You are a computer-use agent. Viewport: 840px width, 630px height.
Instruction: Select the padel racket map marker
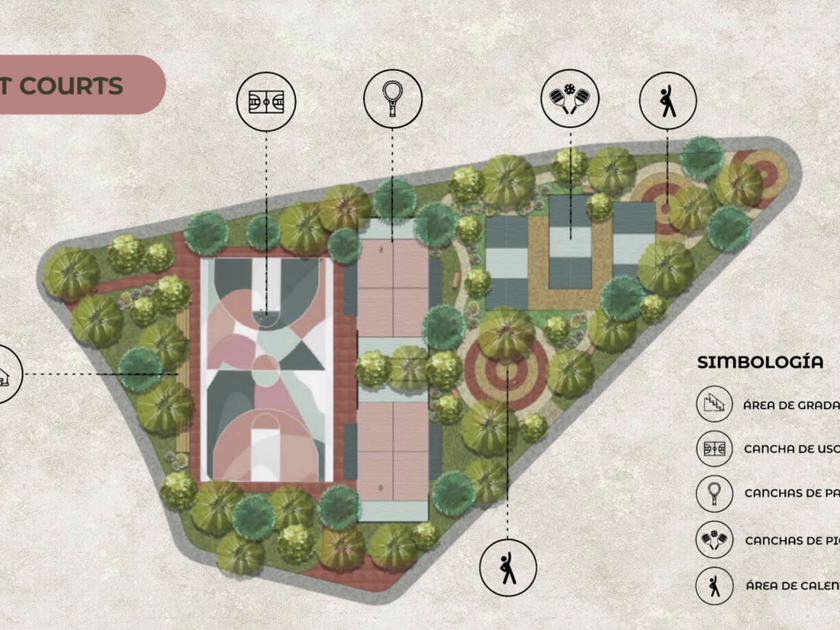[x=392, y=98]
